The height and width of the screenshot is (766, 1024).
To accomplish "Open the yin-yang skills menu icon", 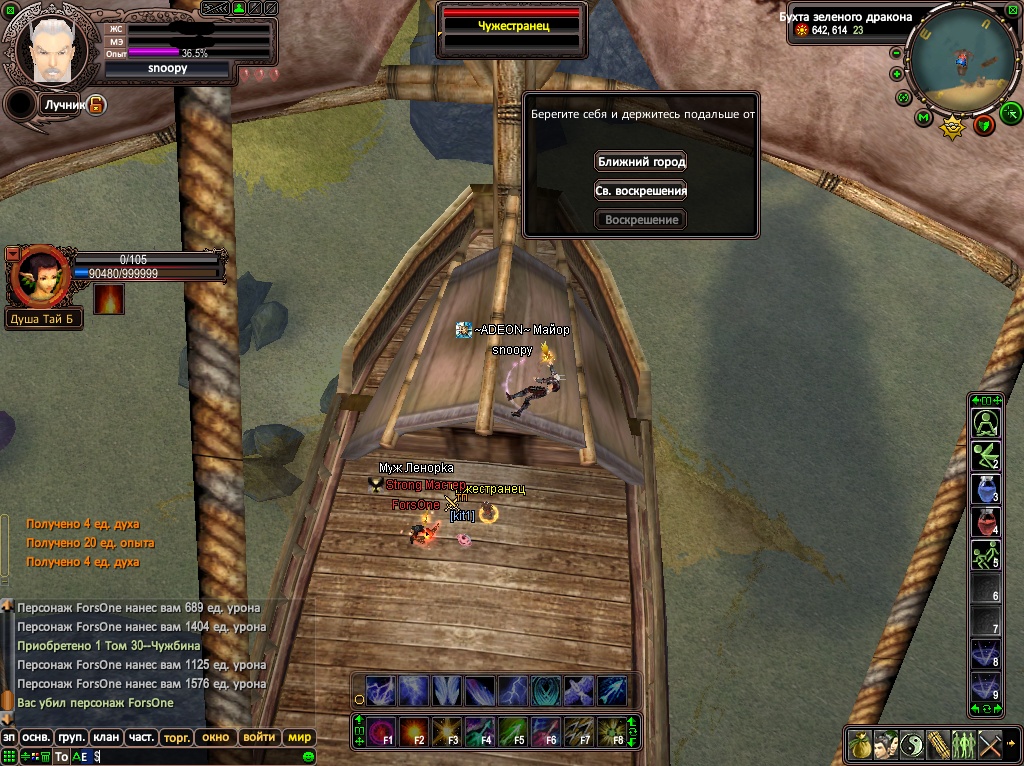I will (x=912, y=745).
